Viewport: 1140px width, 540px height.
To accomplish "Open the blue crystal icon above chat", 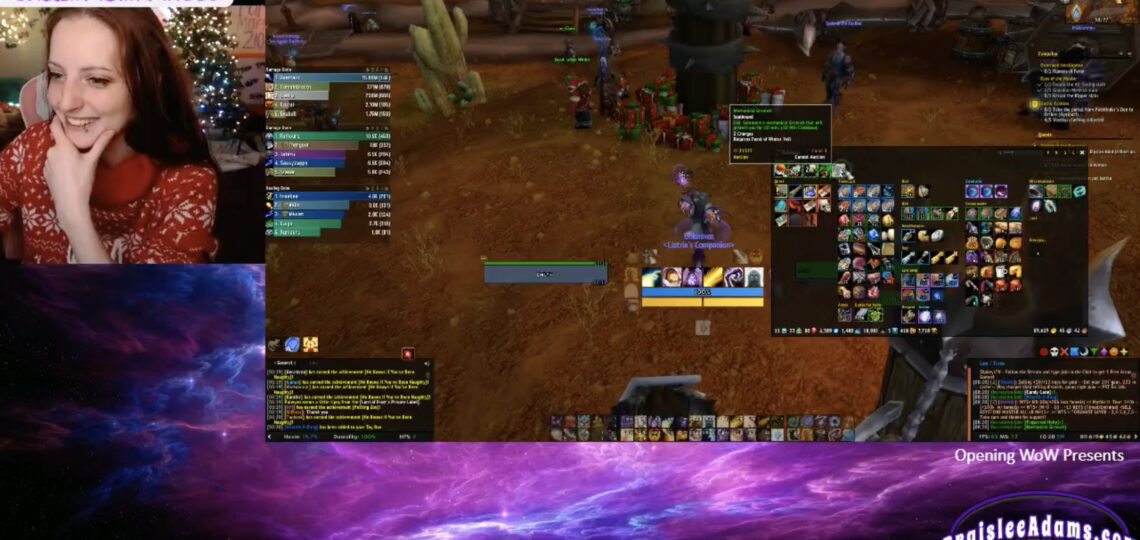I will (x=292, y=344).
